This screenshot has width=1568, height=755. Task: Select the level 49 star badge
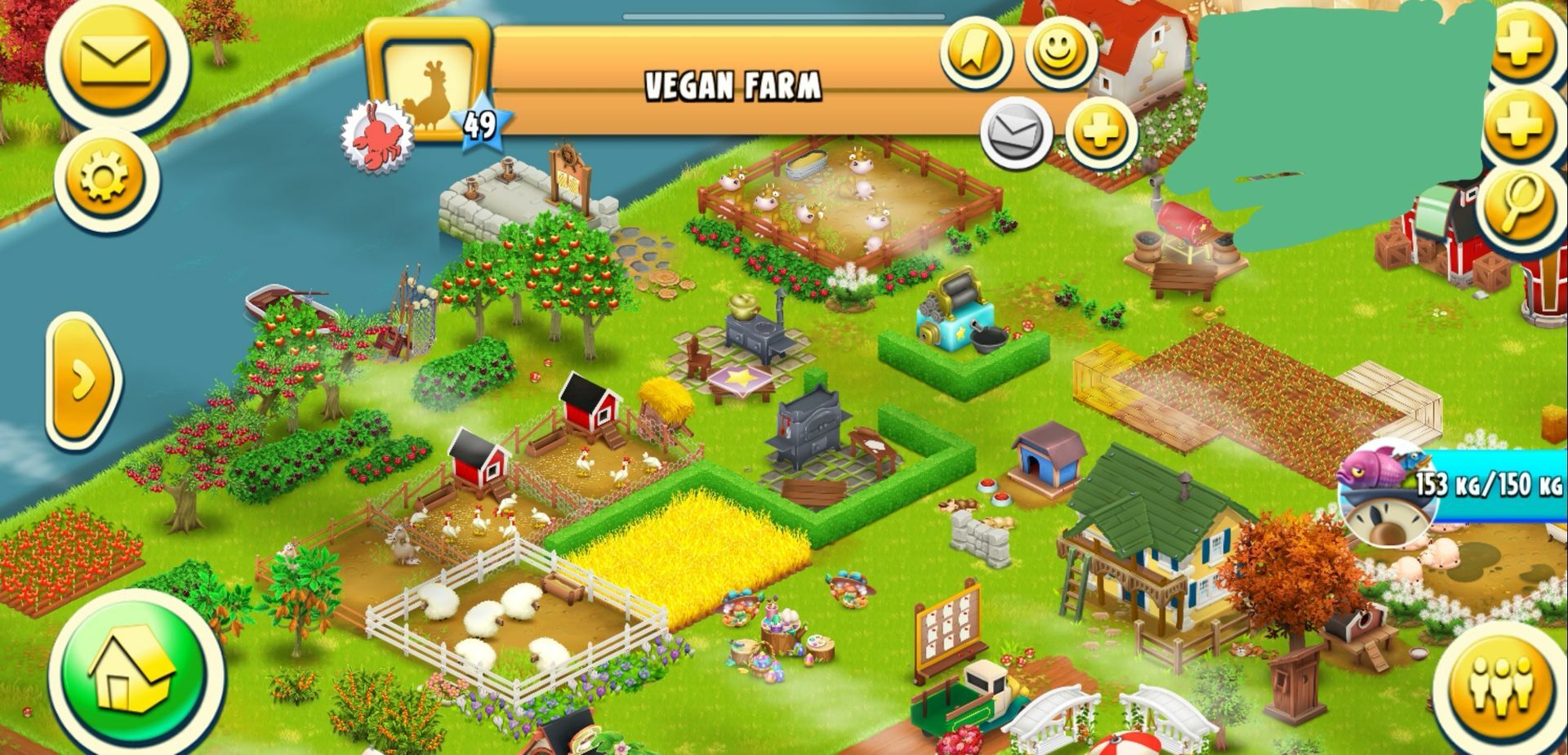coord(481,126)
